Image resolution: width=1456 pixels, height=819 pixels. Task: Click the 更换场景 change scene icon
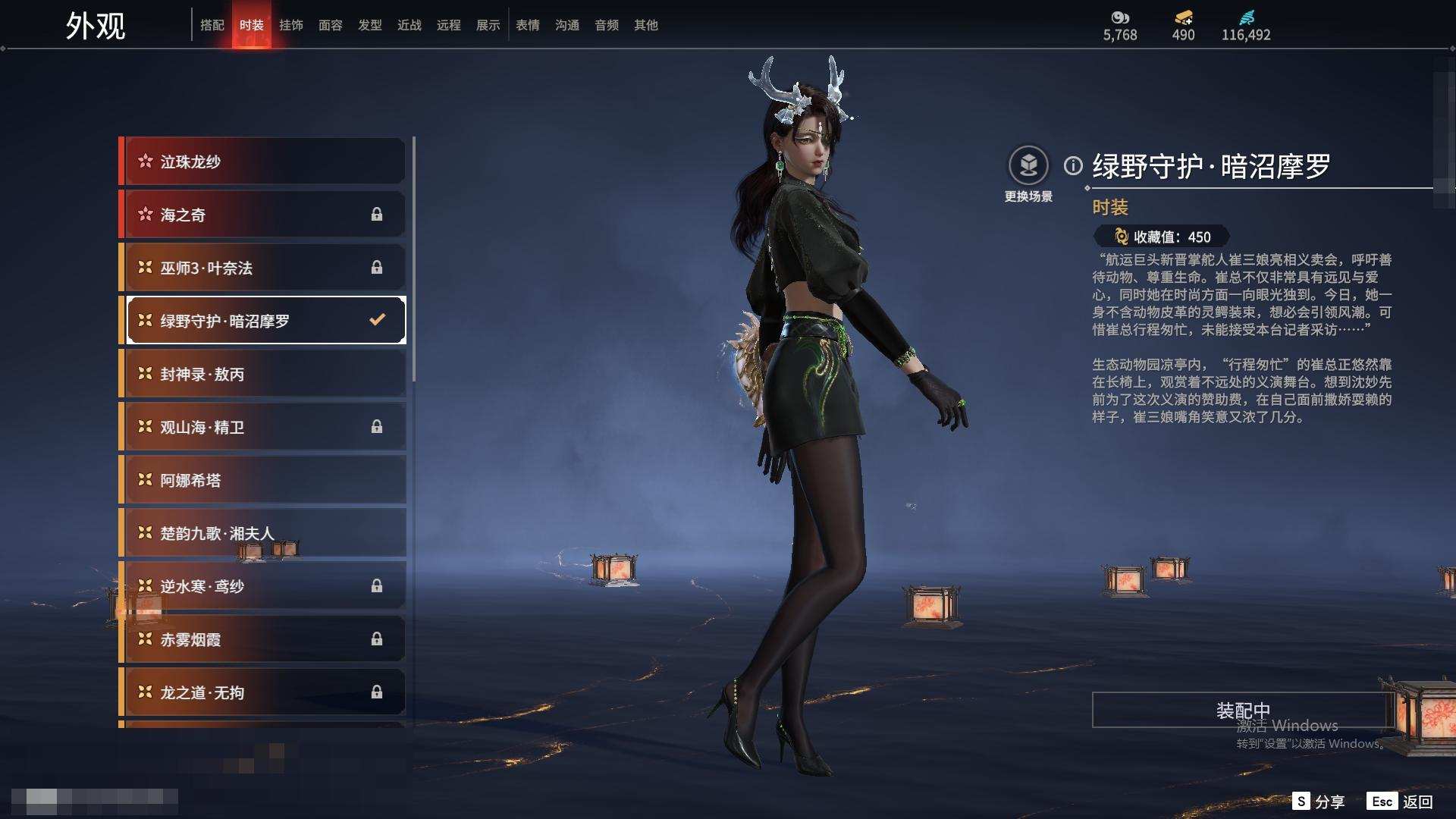(x=1028, y=166)
